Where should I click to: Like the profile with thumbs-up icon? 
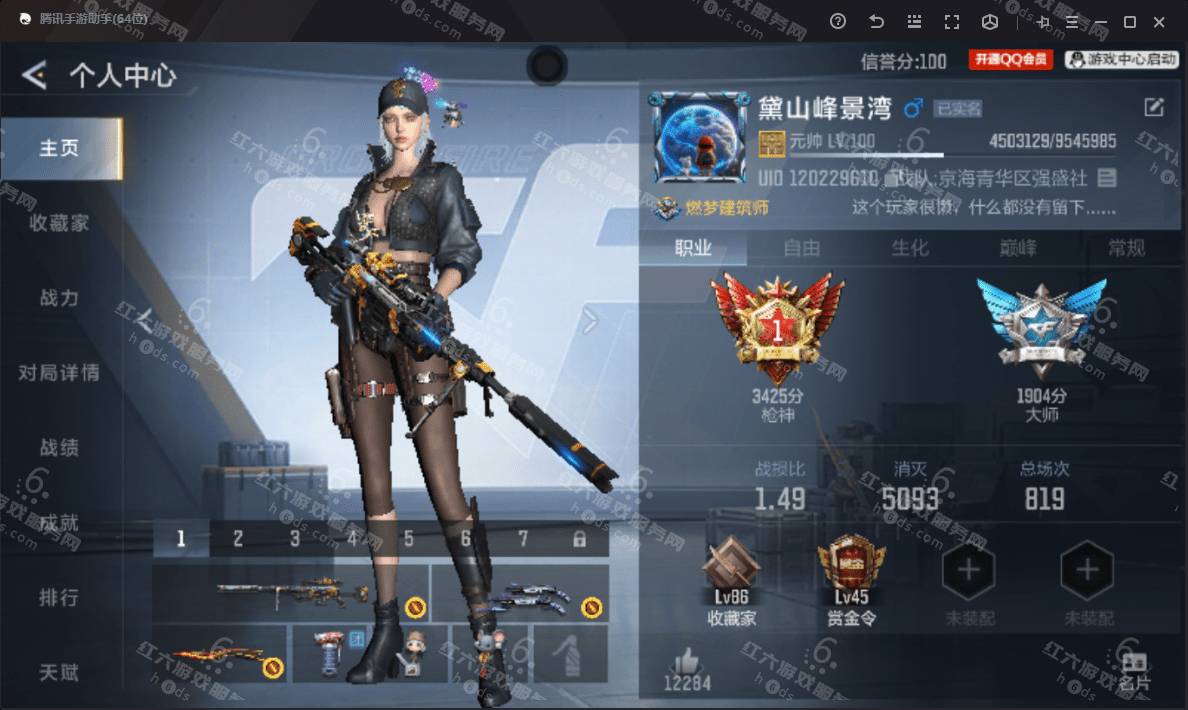687,661
